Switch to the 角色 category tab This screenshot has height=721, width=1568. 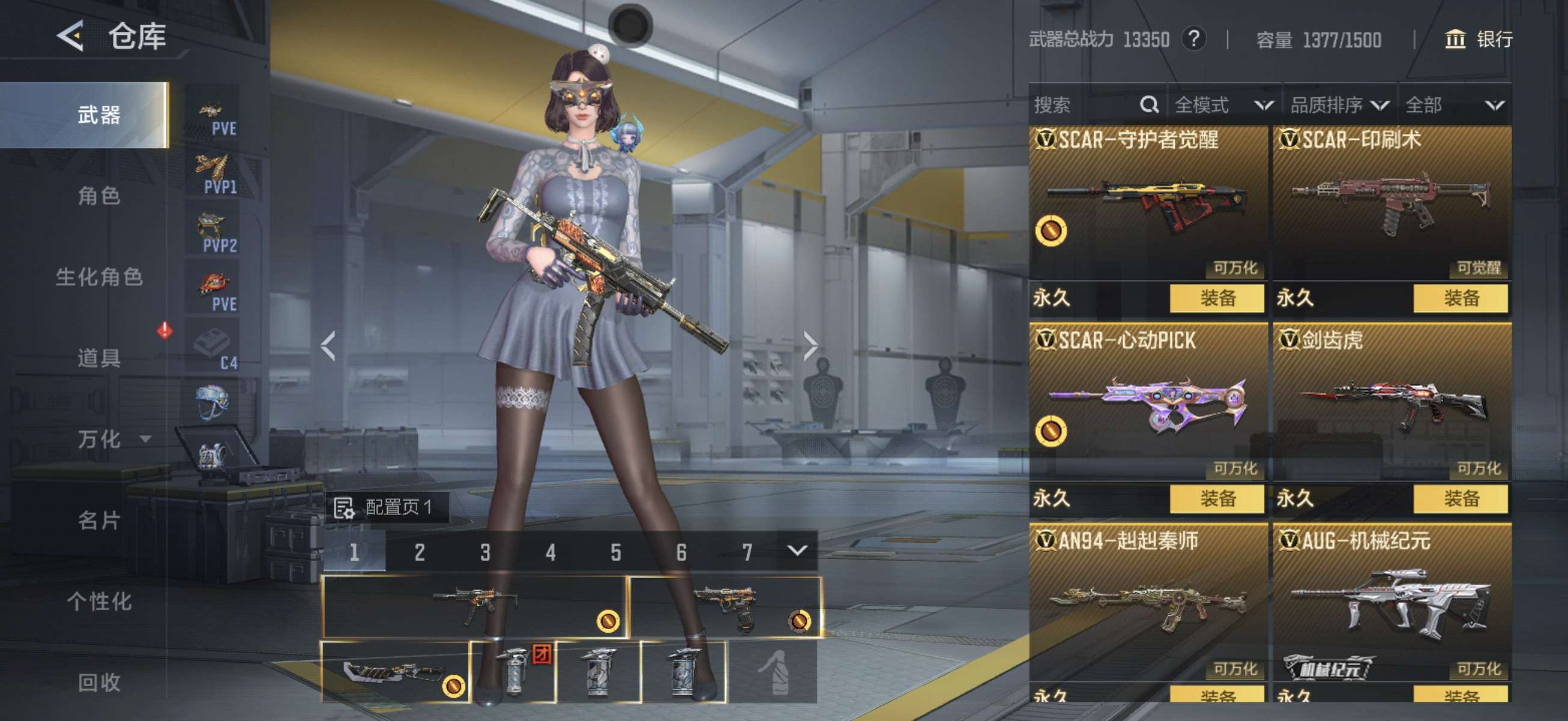[99, 196]
